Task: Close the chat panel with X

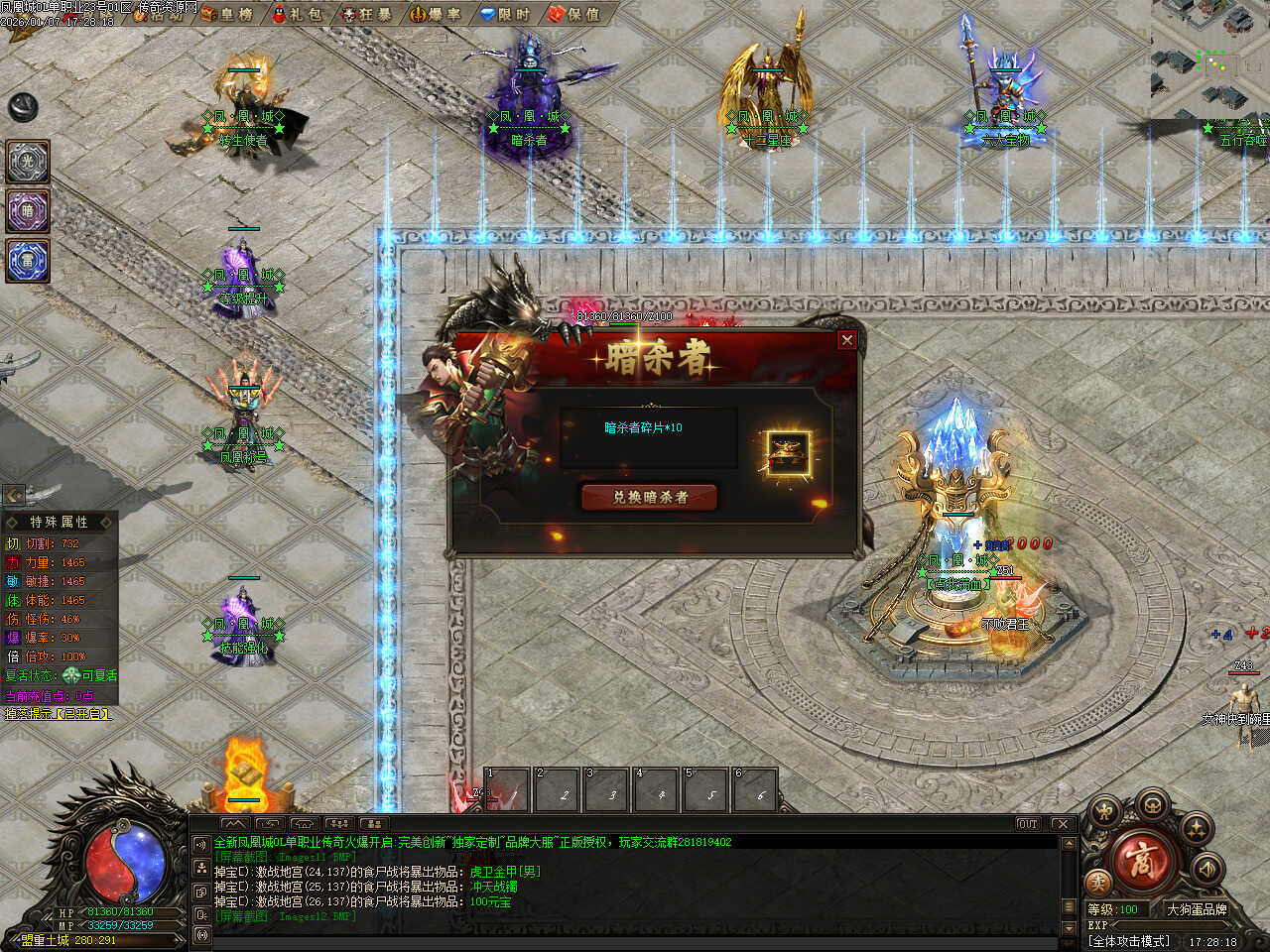Action: (x=1063, y=824)
